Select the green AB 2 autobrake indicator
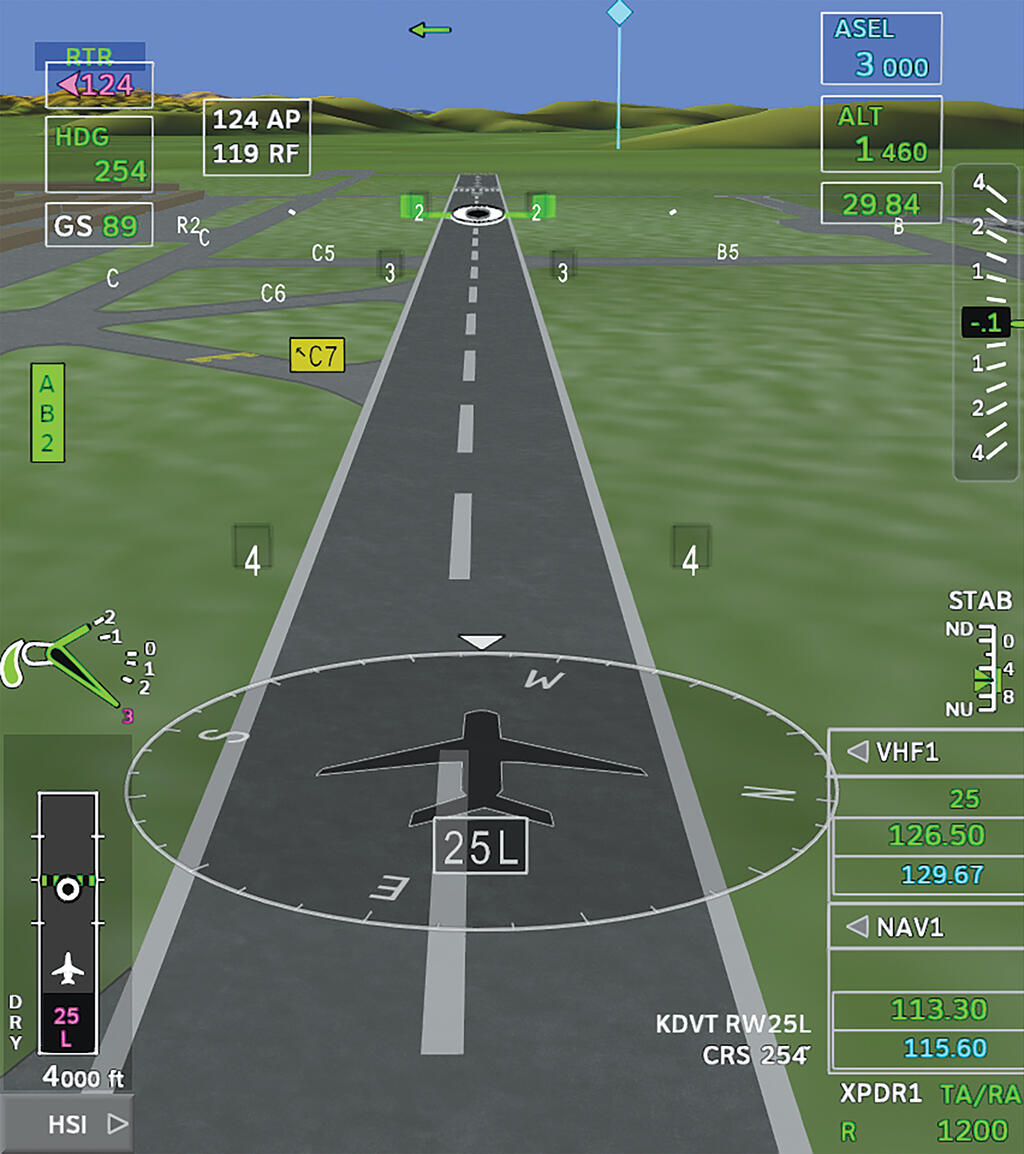The height and width of the screenshot is (1154, 1024). pyautogui.click(x=47, y=412)
